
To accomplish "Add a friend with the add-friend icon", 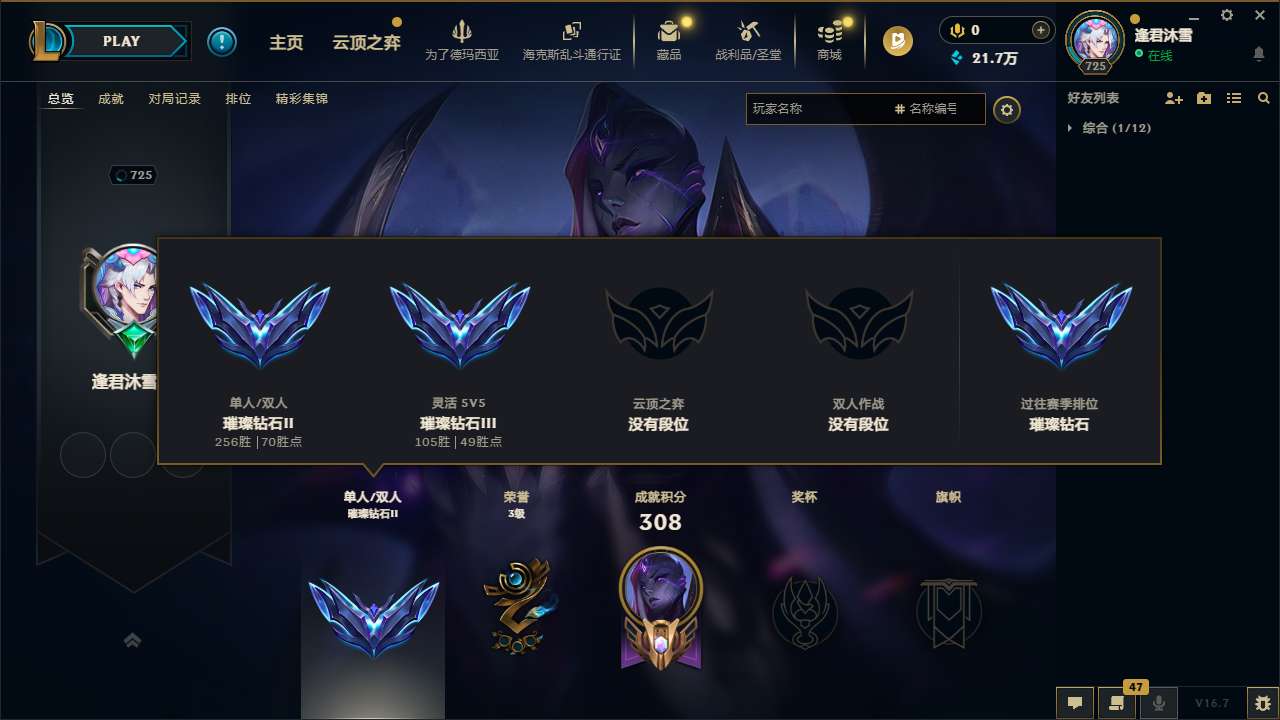I will pyautogui.click(x=1174, y=98).
